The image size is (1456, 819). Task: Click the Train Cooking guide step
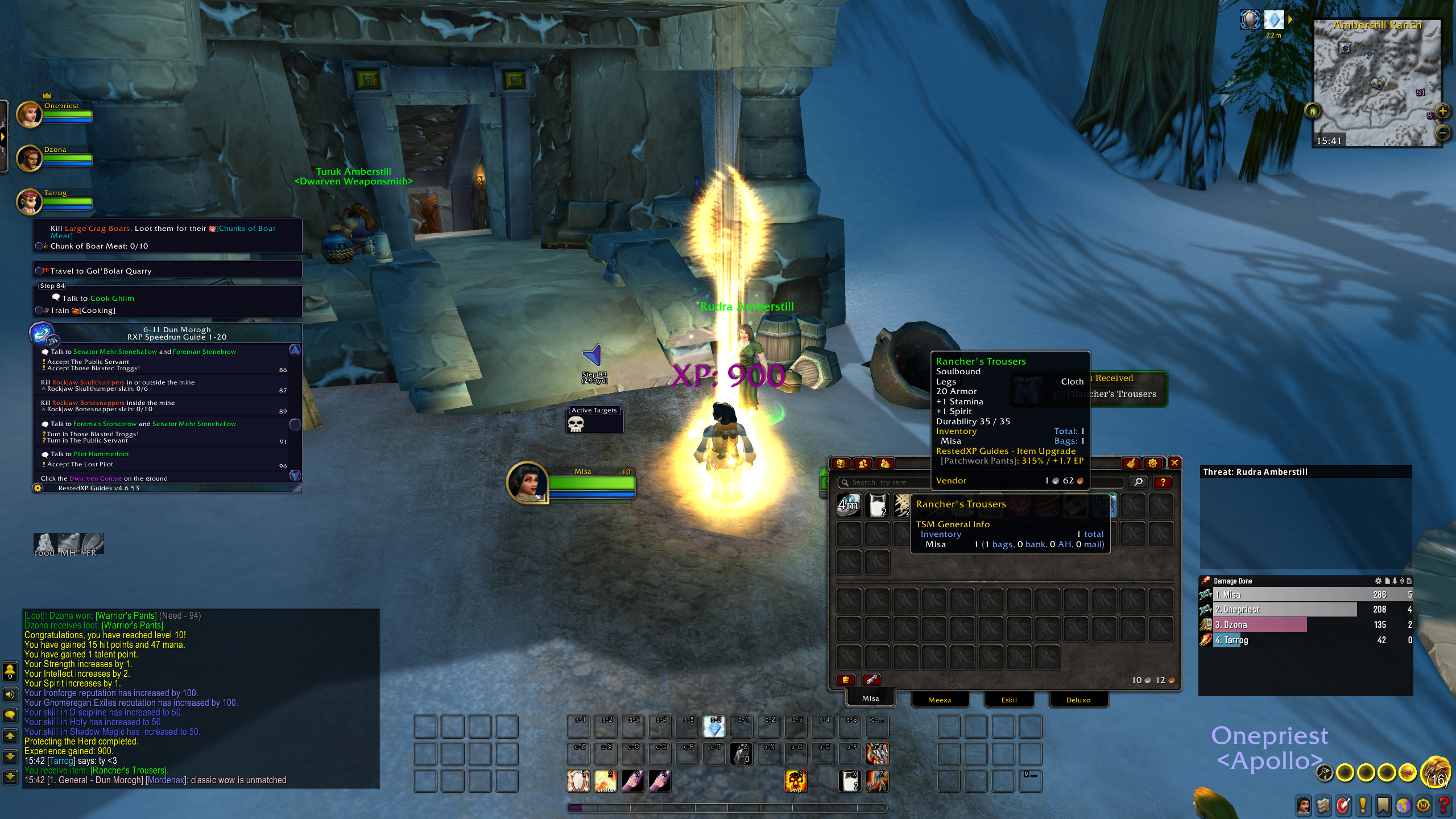point(83,311)
